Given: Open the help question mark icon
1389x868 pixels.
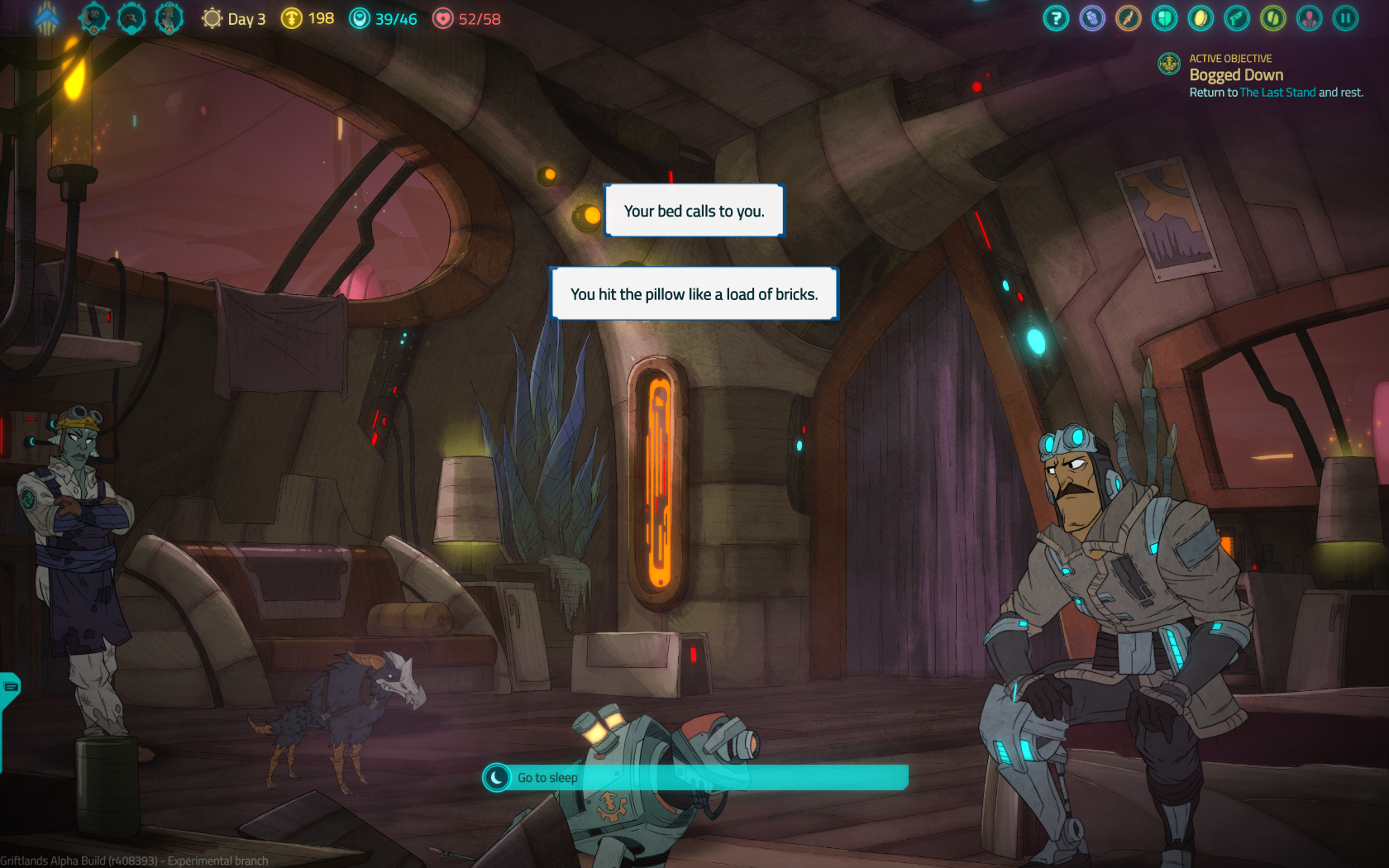Looking at the screenshot, I should (1056, 18).
